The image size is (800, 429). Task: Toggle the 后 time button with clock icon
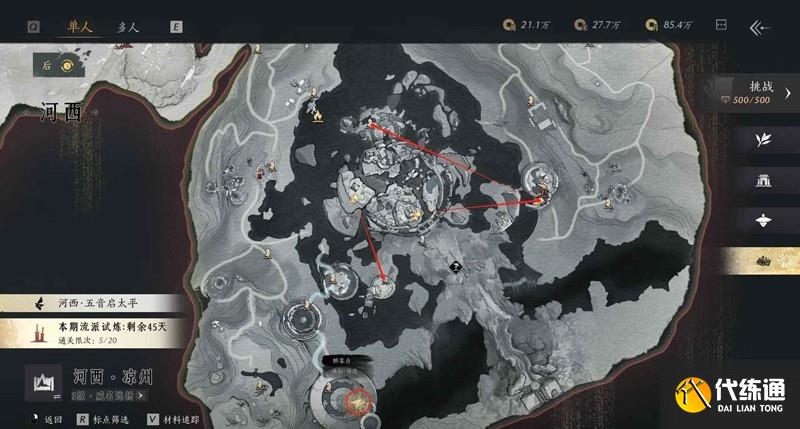point(57,66)
